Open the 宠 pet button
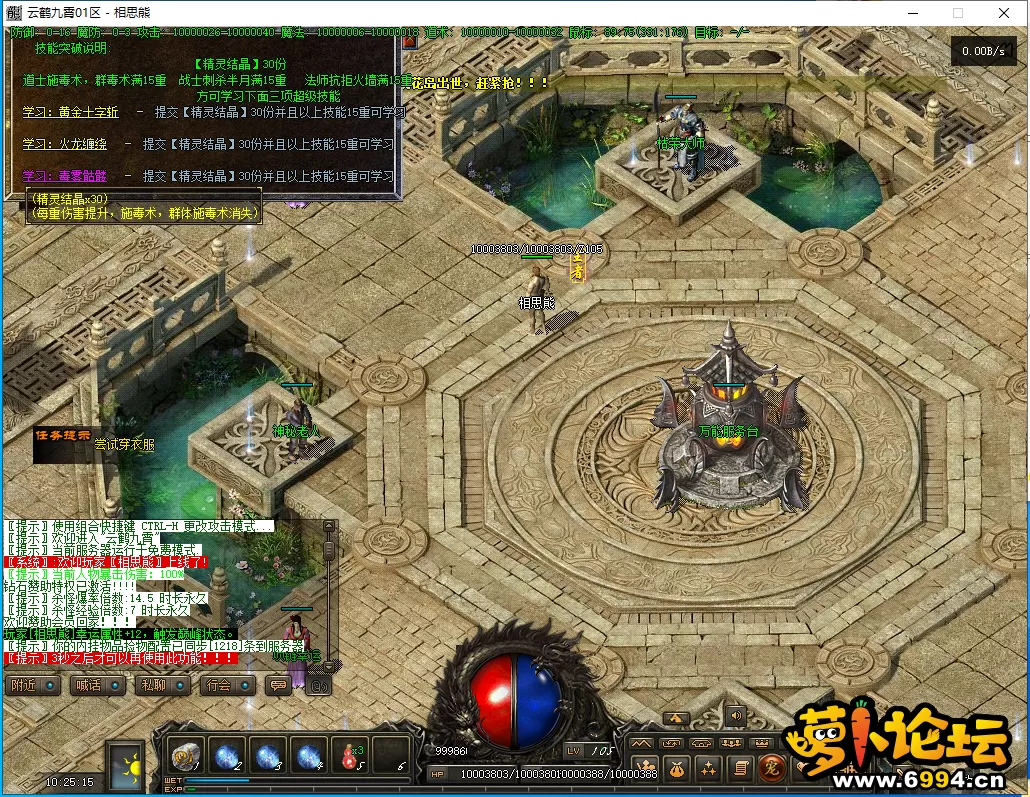The height and width of the screenshot is (797, 1030). [770, 768]
